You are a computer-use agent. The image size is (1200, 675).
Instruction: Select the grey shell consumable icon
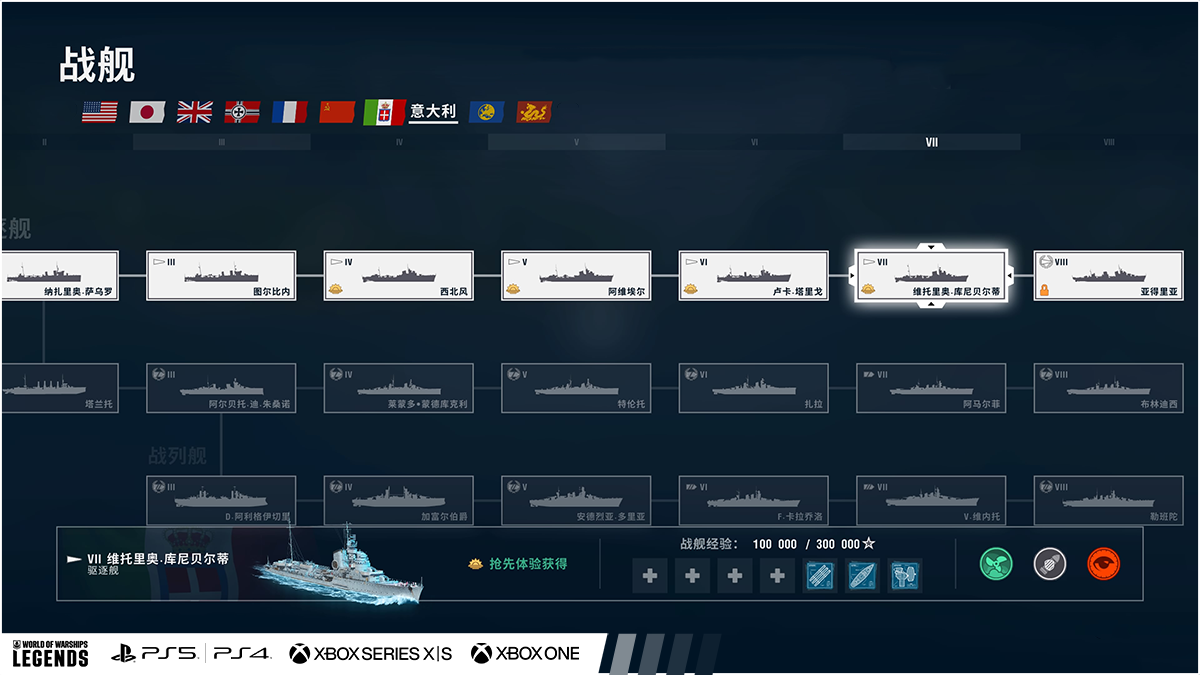pyautogui.click(x=1050, y=564)
